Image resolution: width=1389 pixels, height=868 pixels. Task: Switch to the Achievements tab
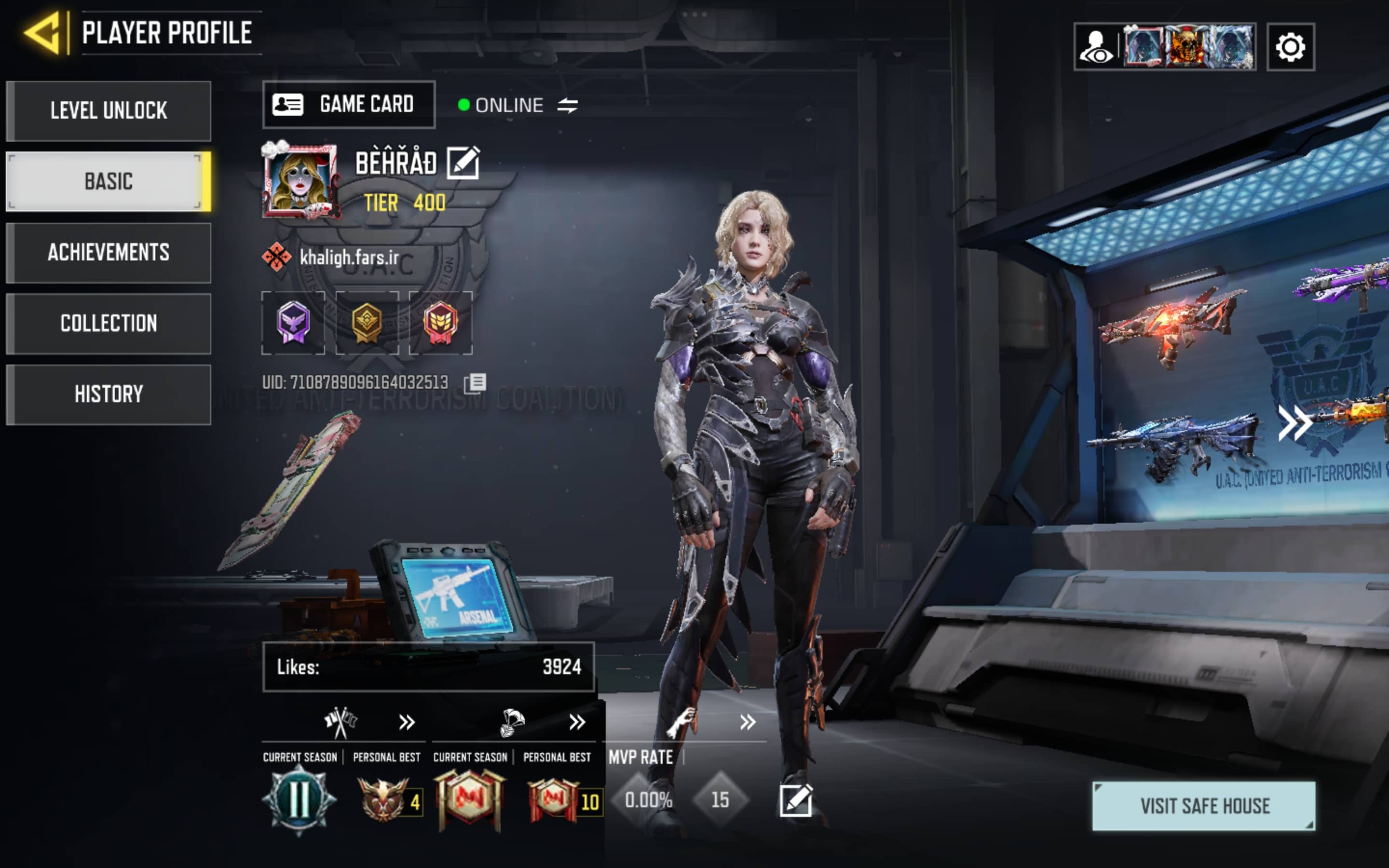[x=109, y=253]
